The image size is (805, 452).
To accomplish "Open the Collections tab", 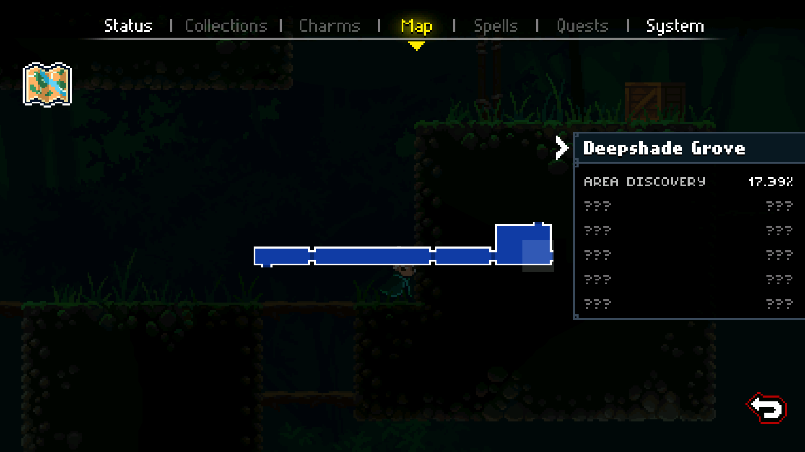I will [x=226, y=25].
